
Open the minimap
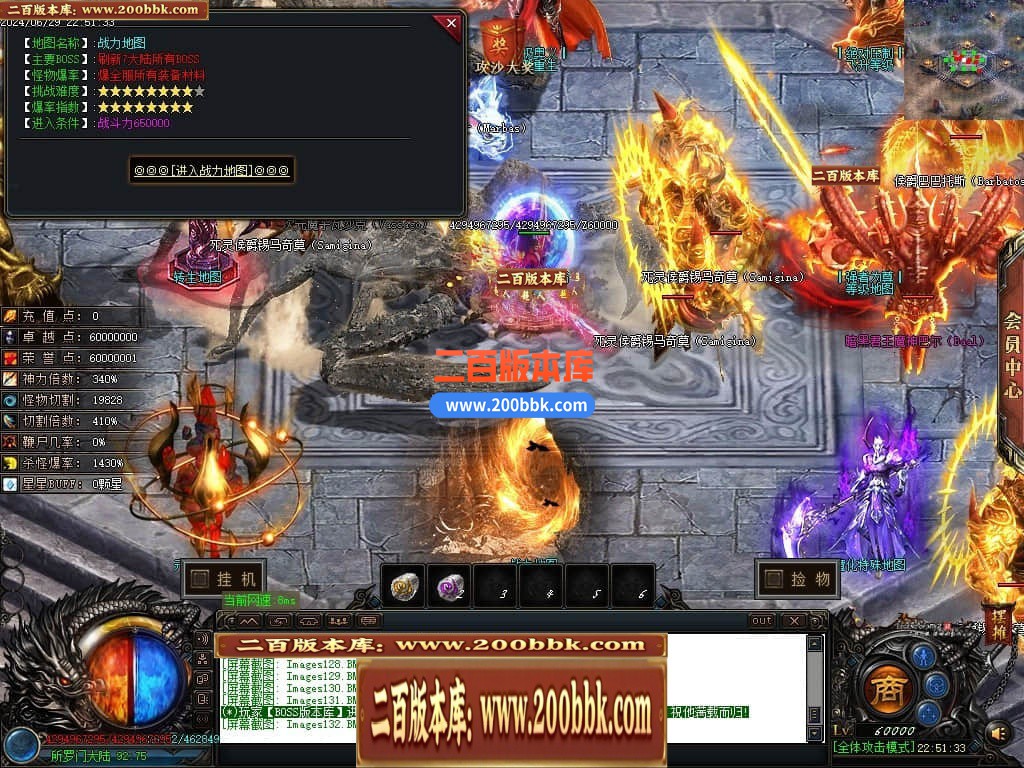(963, 58)
